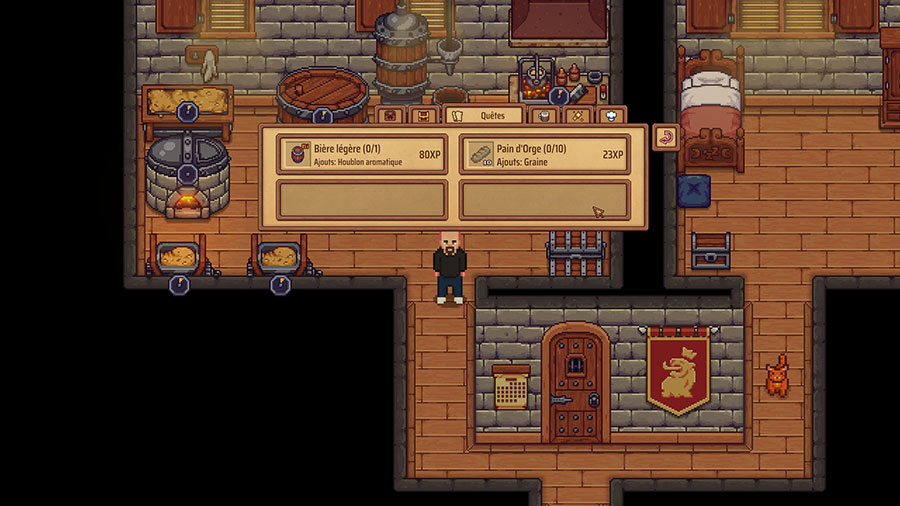Screen dimensions: 900x506
Task: Choose the Pain d'Orge quest entry
Action: click(x=544, y=155)
